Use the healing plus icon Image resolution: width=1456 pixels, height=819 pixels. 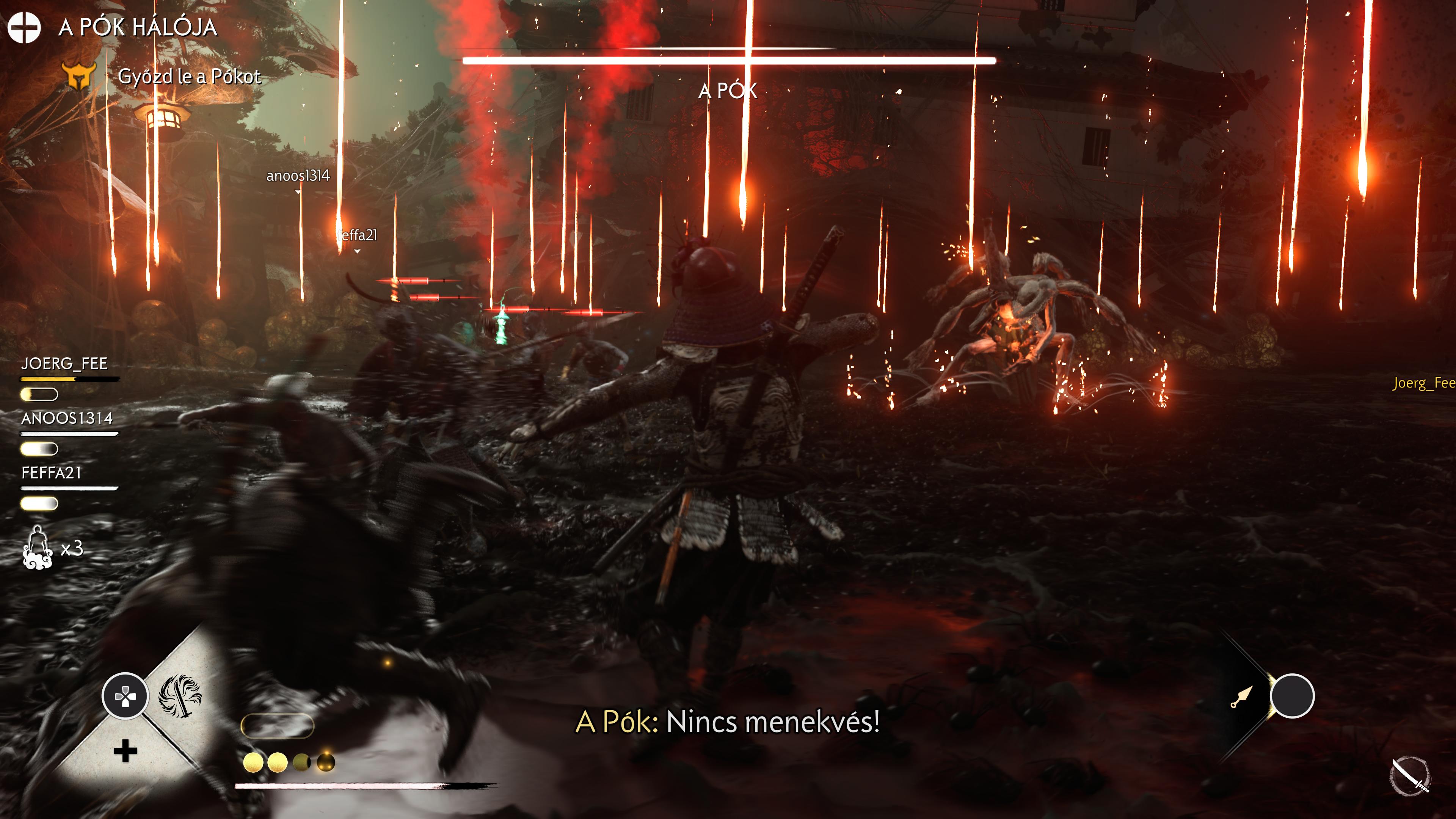[x=126, y=751]
